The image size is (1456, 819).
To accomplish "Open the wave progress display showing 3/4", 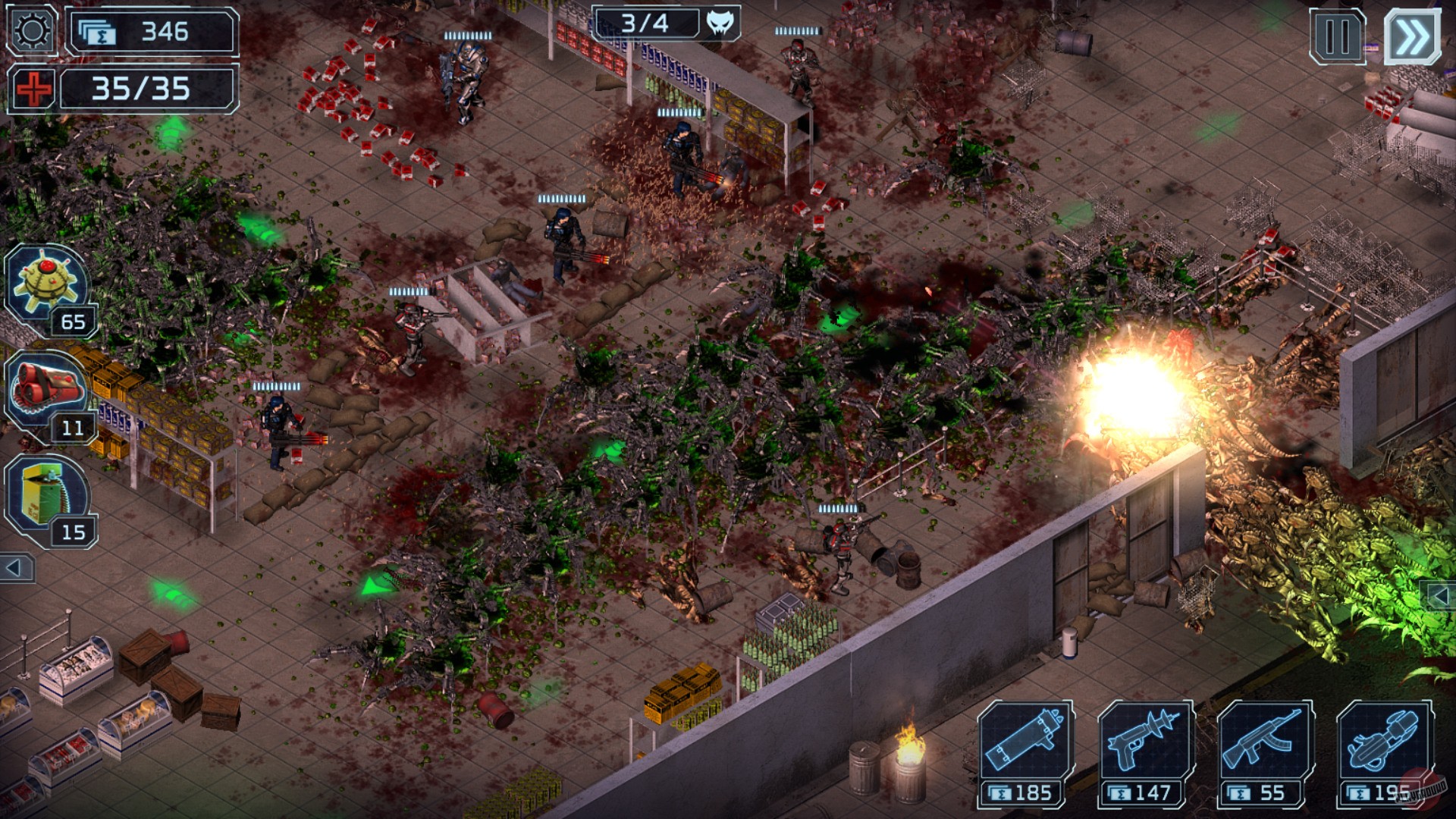I will click(646, 23).
